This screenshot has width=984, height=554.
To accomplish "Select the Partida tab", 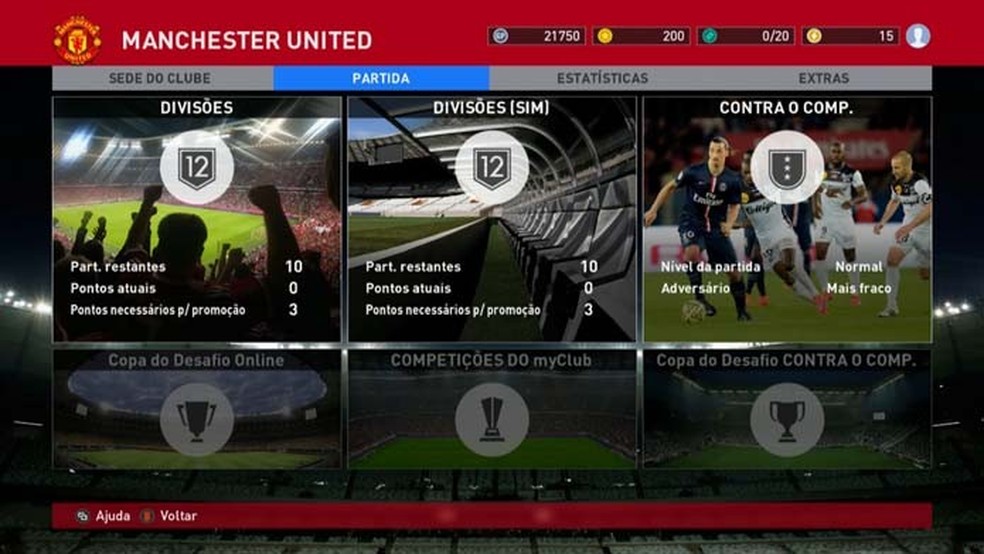I will (381, 78).
